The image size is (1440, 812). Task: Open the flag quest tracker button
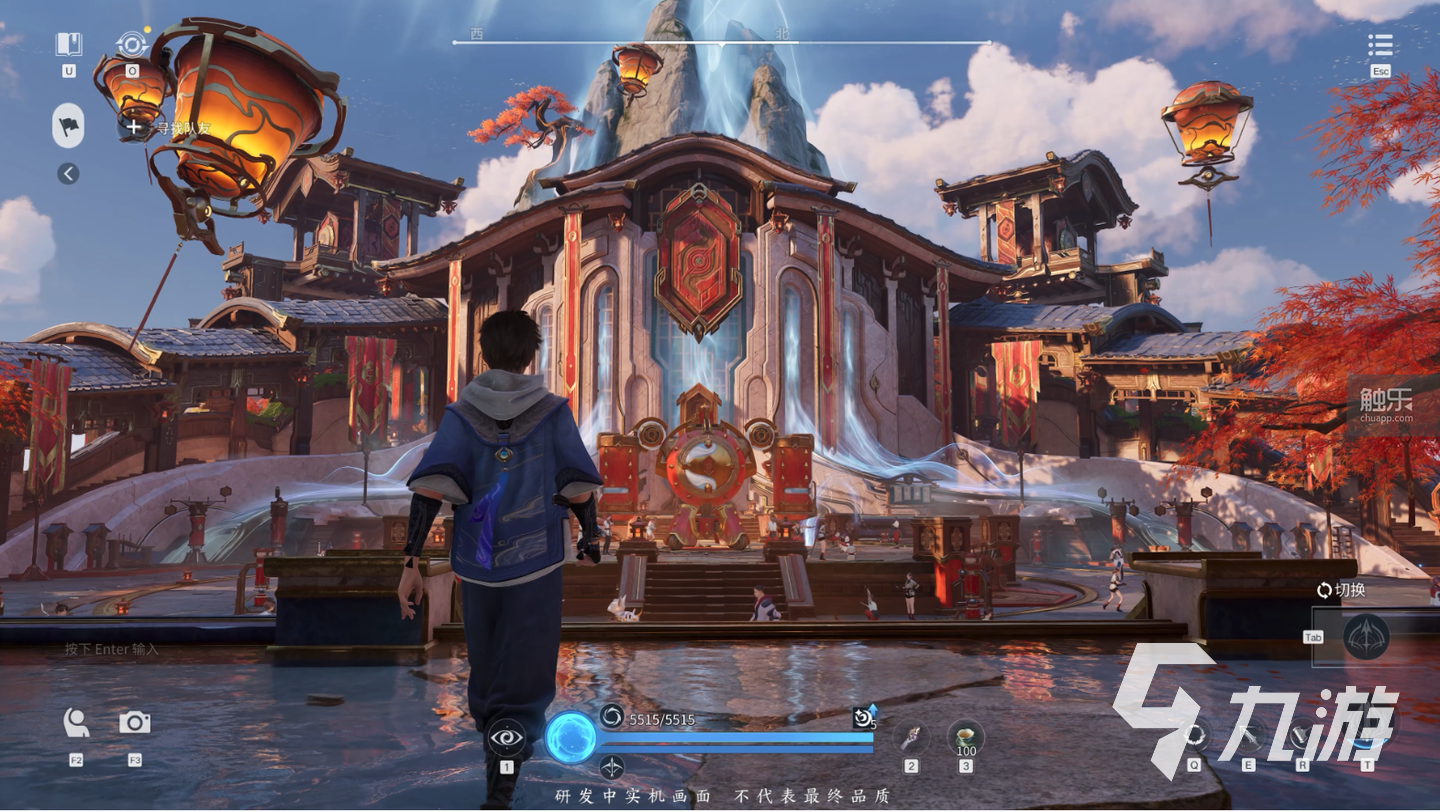68,126
